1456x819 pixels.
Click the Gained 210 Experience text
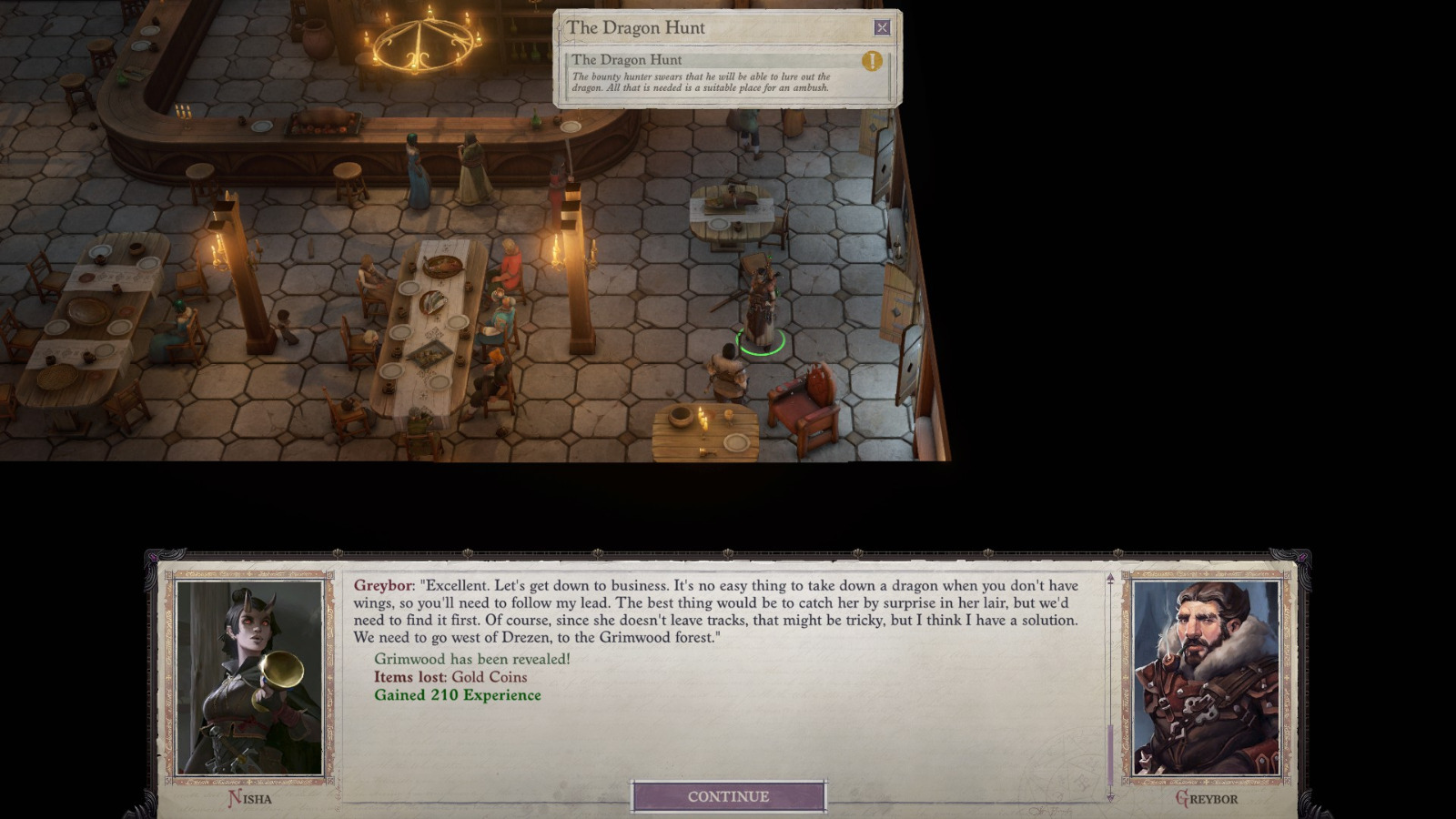pos(458,694)
